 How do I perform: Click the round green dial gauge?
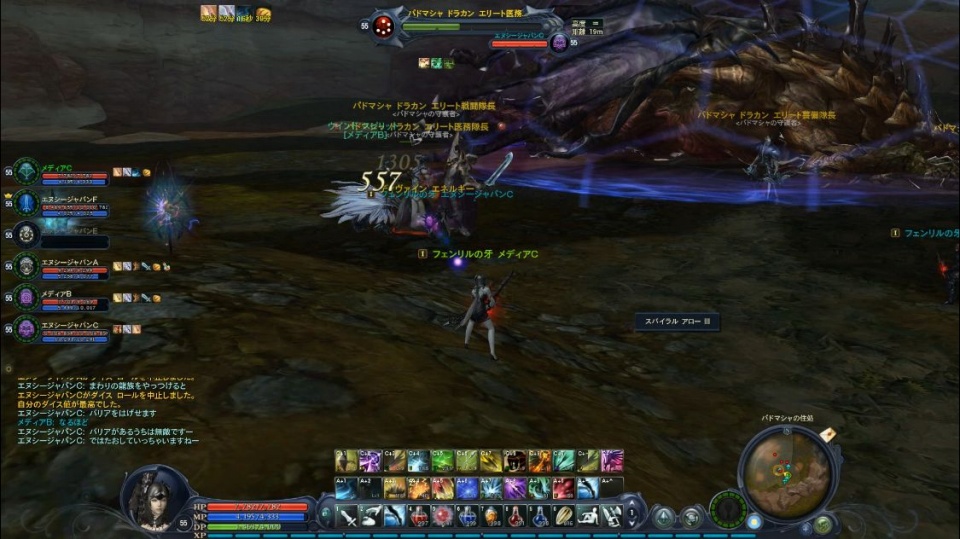point(728,509)
